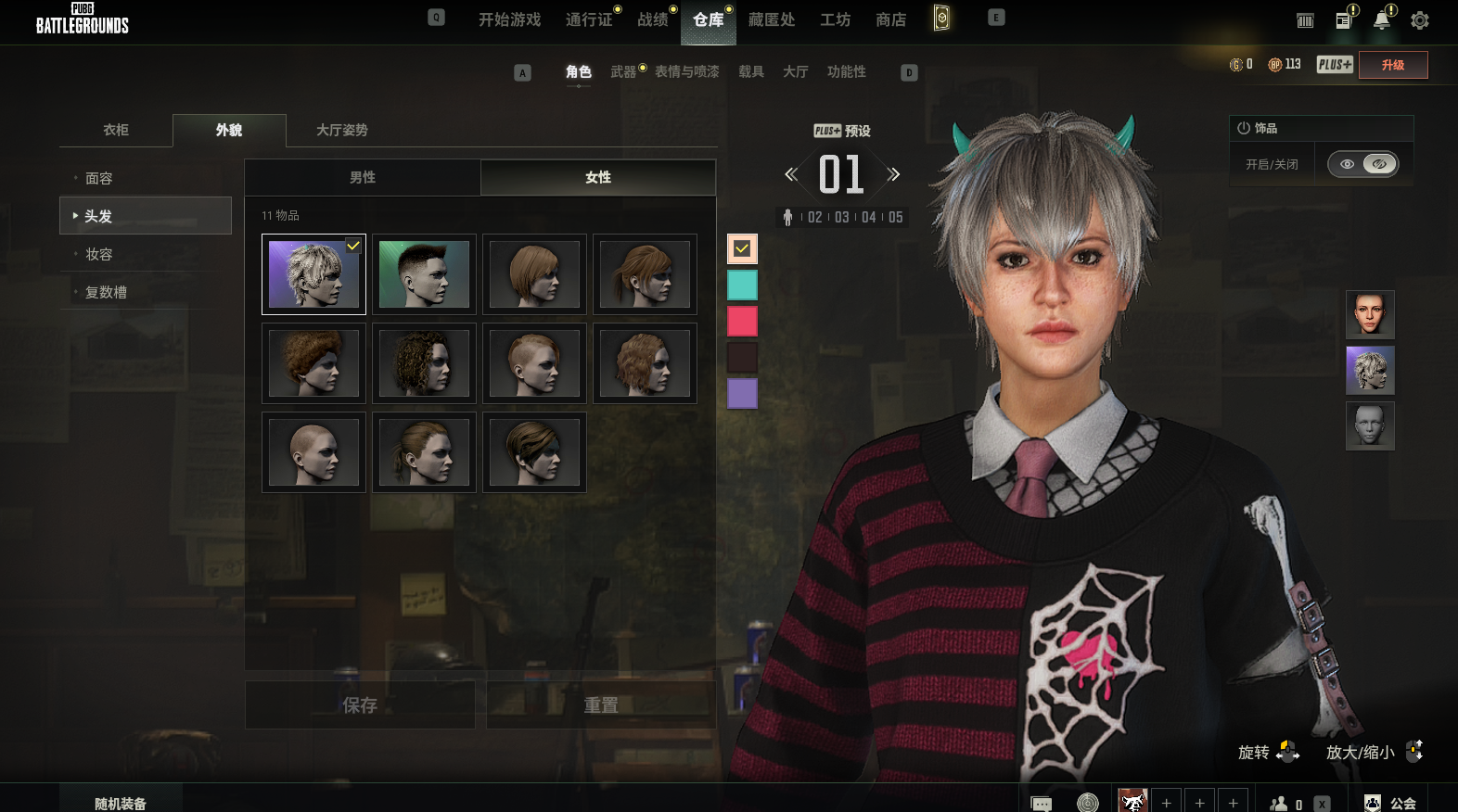Click the 升级 (Upgrade) PLUS button
1458x812 pixels.
point(1392,65)
